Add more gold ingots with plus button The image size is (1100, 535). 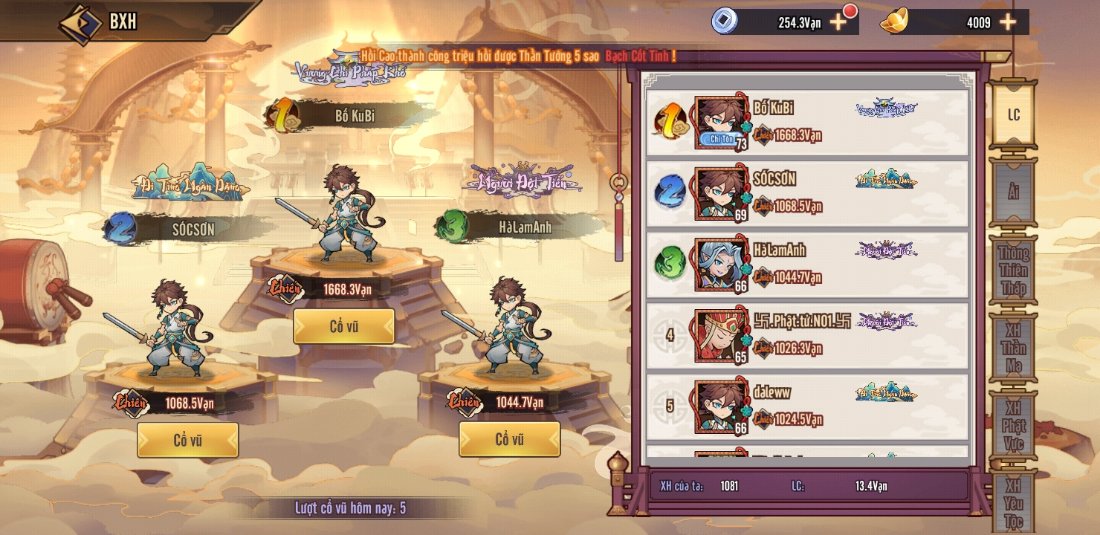1007,21
